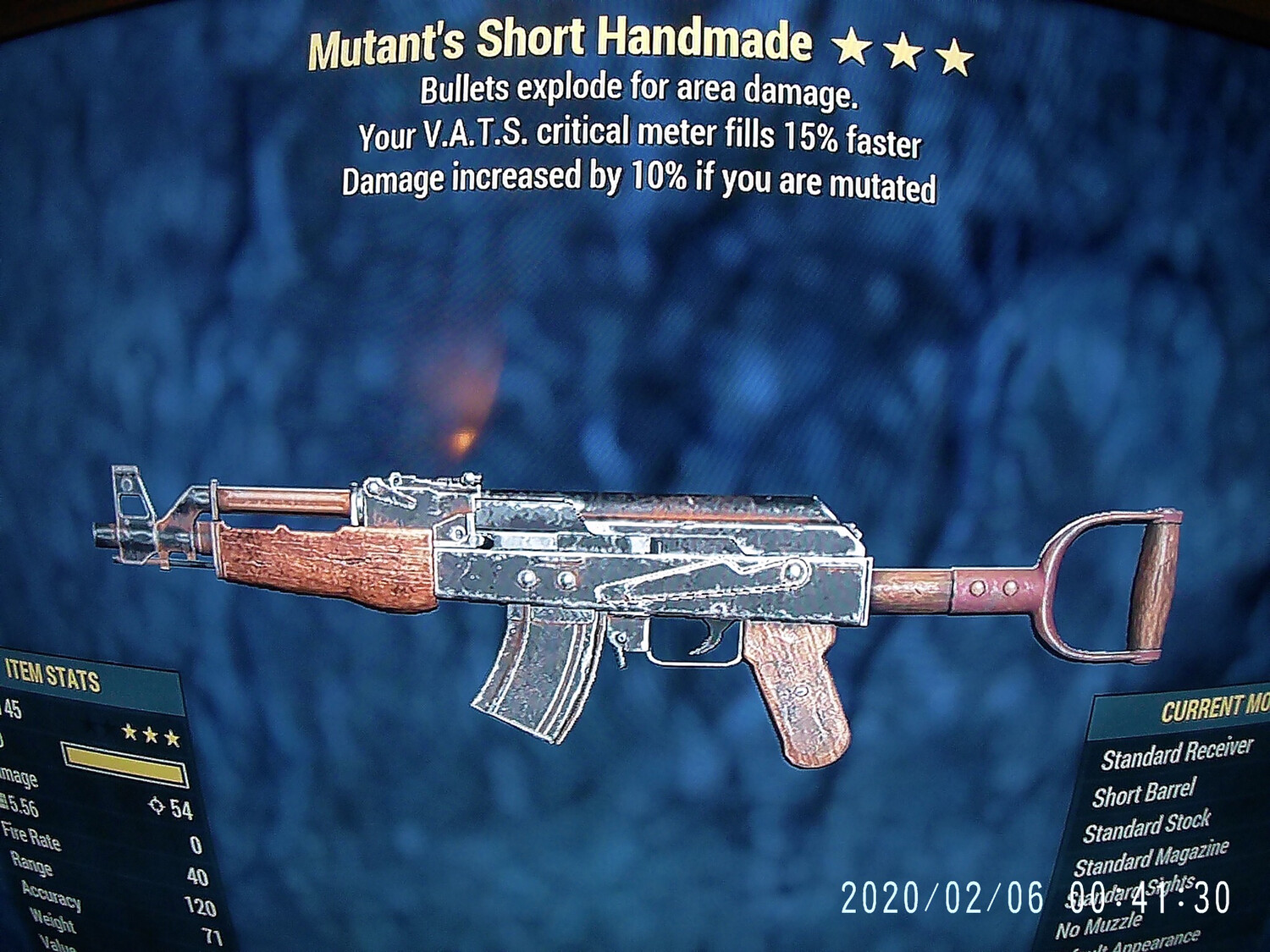Select the third legendary star icon

tap(171, 738)
